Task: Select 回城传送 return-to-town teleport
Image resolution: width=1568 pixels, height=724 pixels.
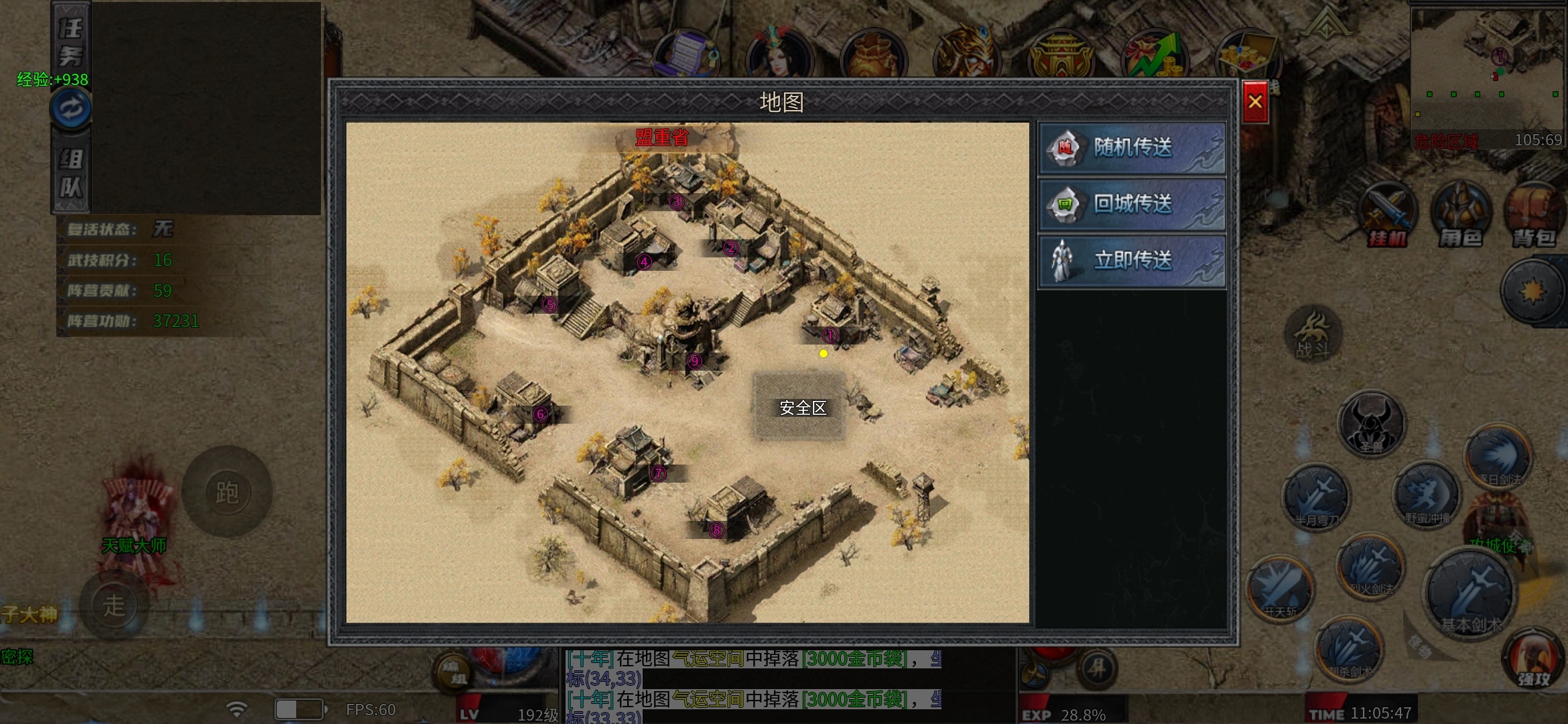Action: pos(1132,204)
